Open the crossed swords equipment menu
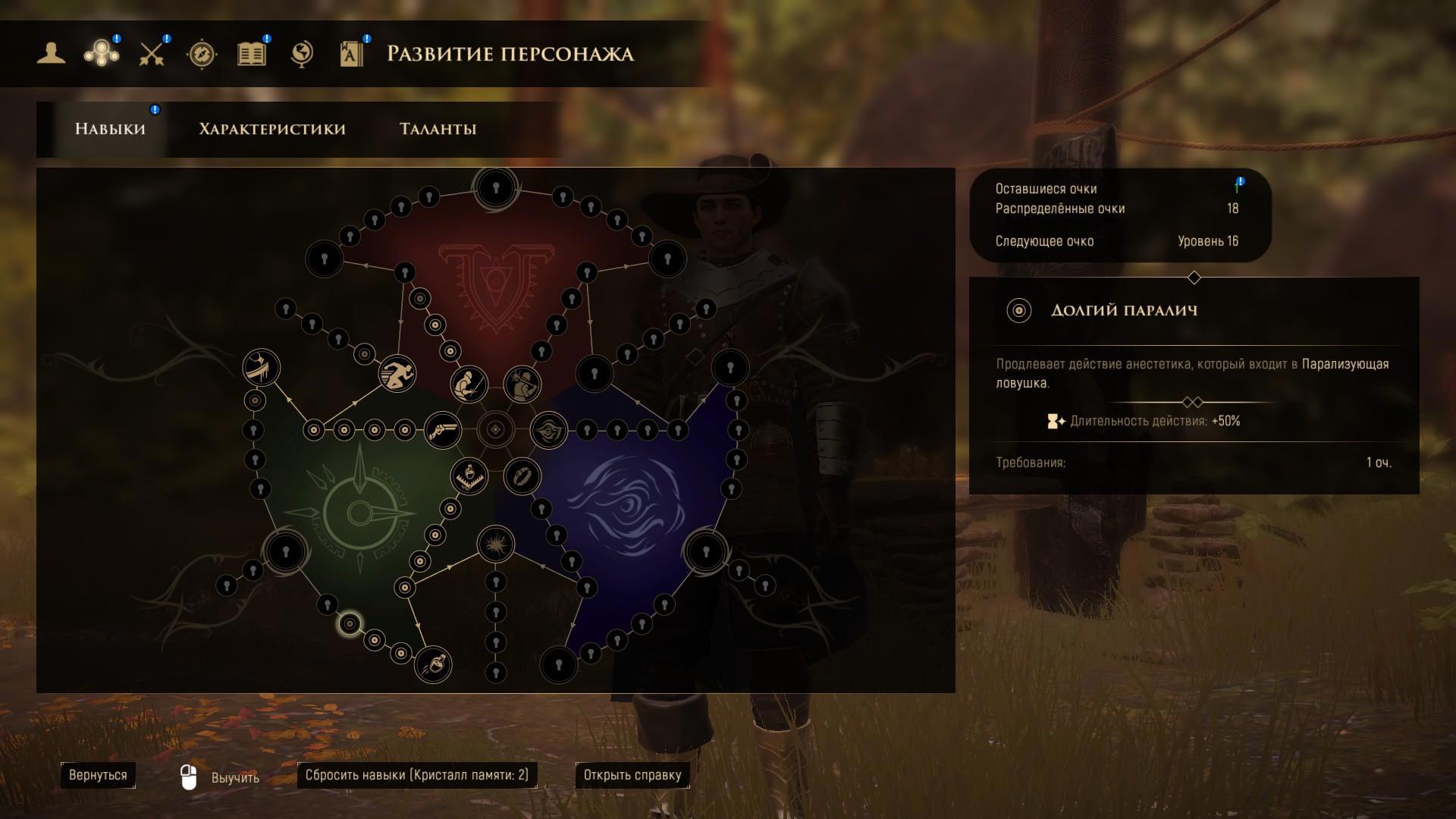 152,54
